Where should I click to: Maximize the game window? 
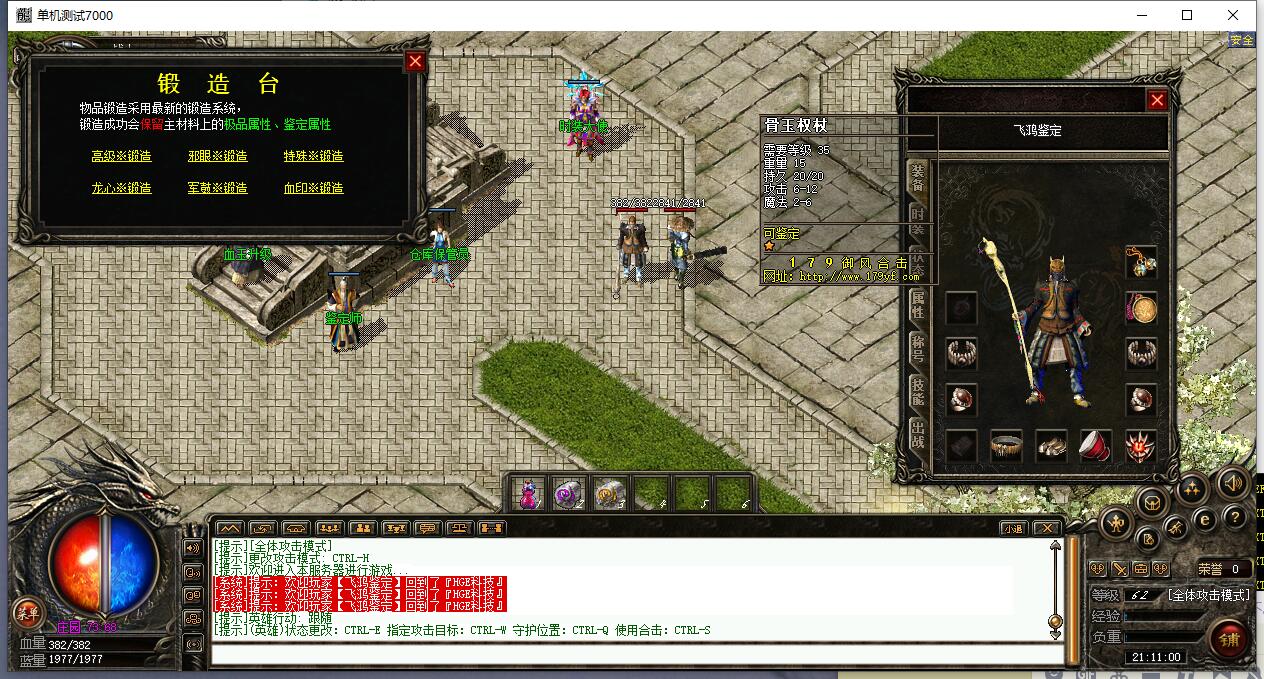pos(1187,15)
